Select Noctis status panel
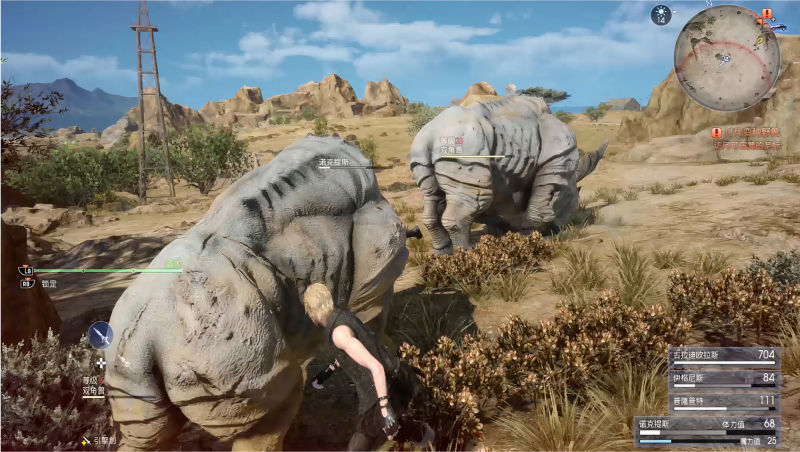The height and width of the screenshot is (452, 800). (x=708, y=431)
